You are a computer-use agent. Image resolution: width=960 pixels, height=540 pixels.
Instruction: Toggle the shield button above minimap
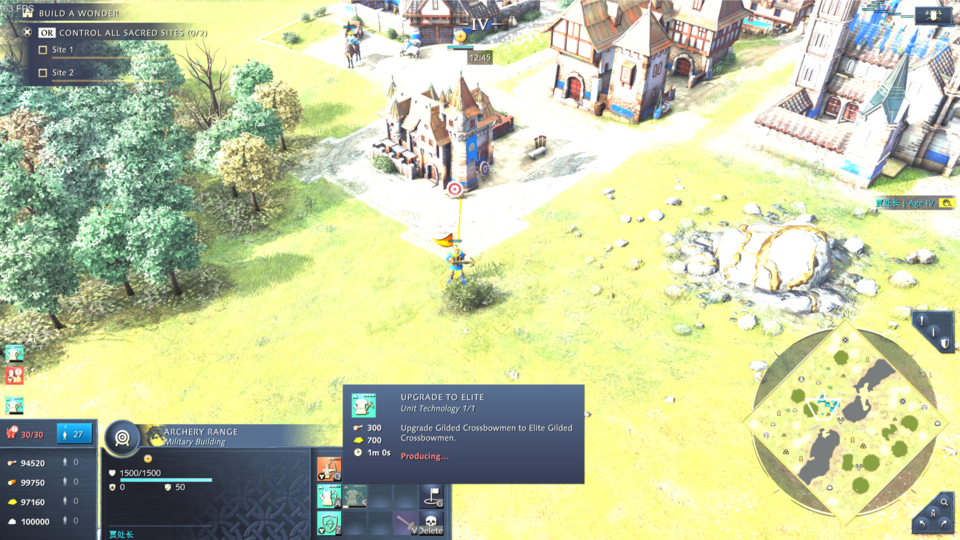point(944,343)
